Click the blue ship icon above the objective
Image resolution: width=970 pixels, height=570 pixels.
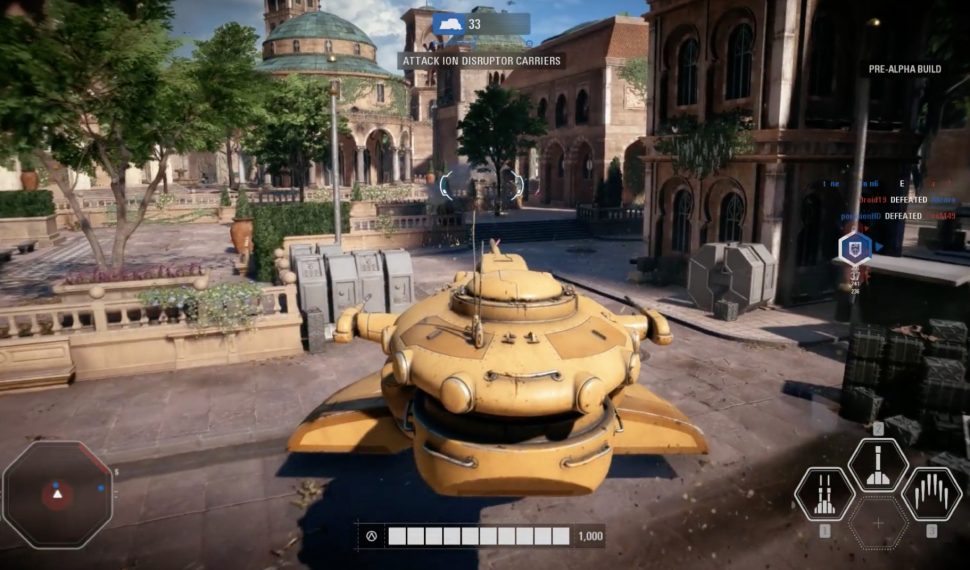pos(448,24)
